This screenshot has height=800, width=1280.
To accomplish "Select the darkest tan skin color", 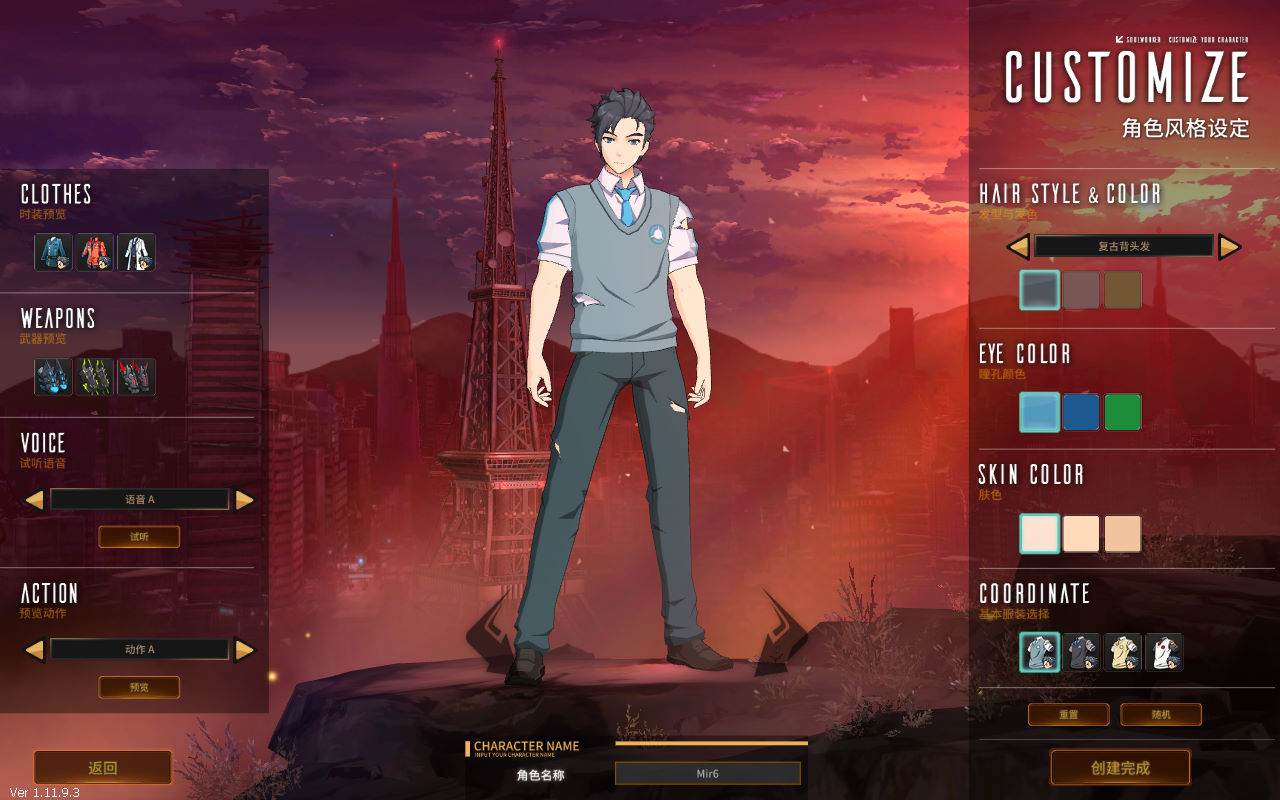I will (x=1123, y=534).
